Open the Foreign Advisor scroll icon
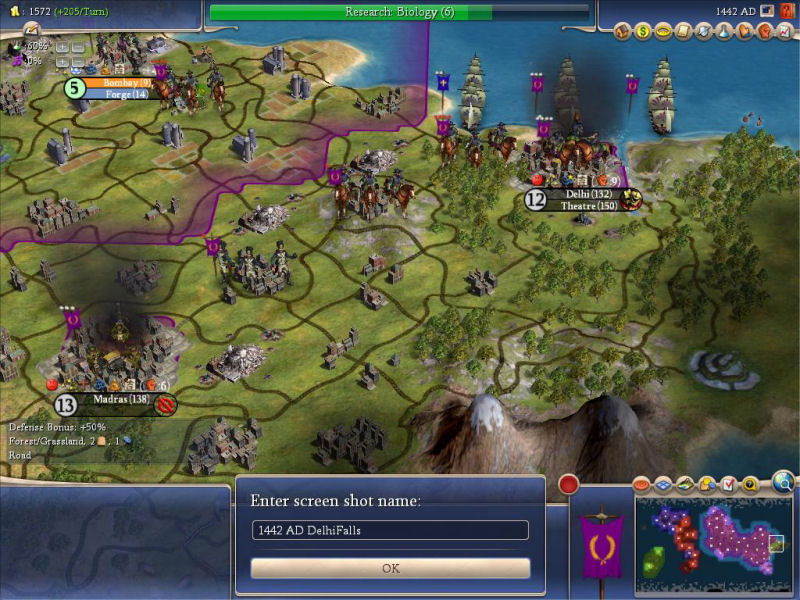The width and height of the screenshot is (800, 600). click(682, 31)
